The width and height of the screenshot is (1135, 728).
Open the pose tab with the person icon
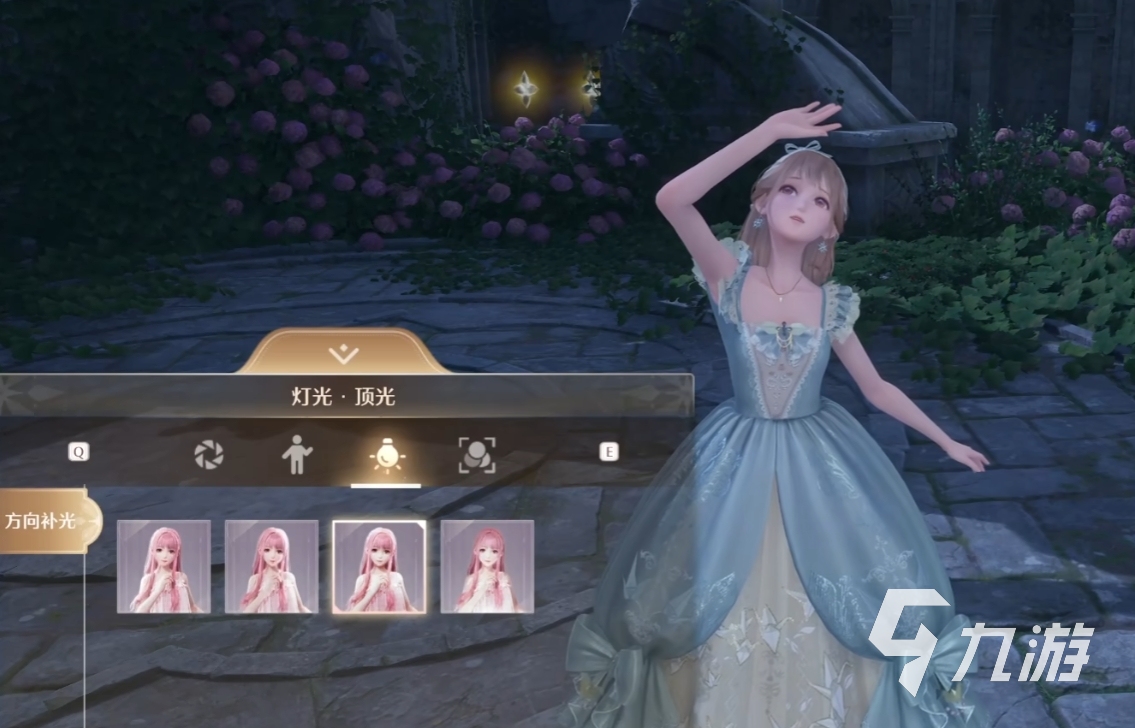click(296, 455)
